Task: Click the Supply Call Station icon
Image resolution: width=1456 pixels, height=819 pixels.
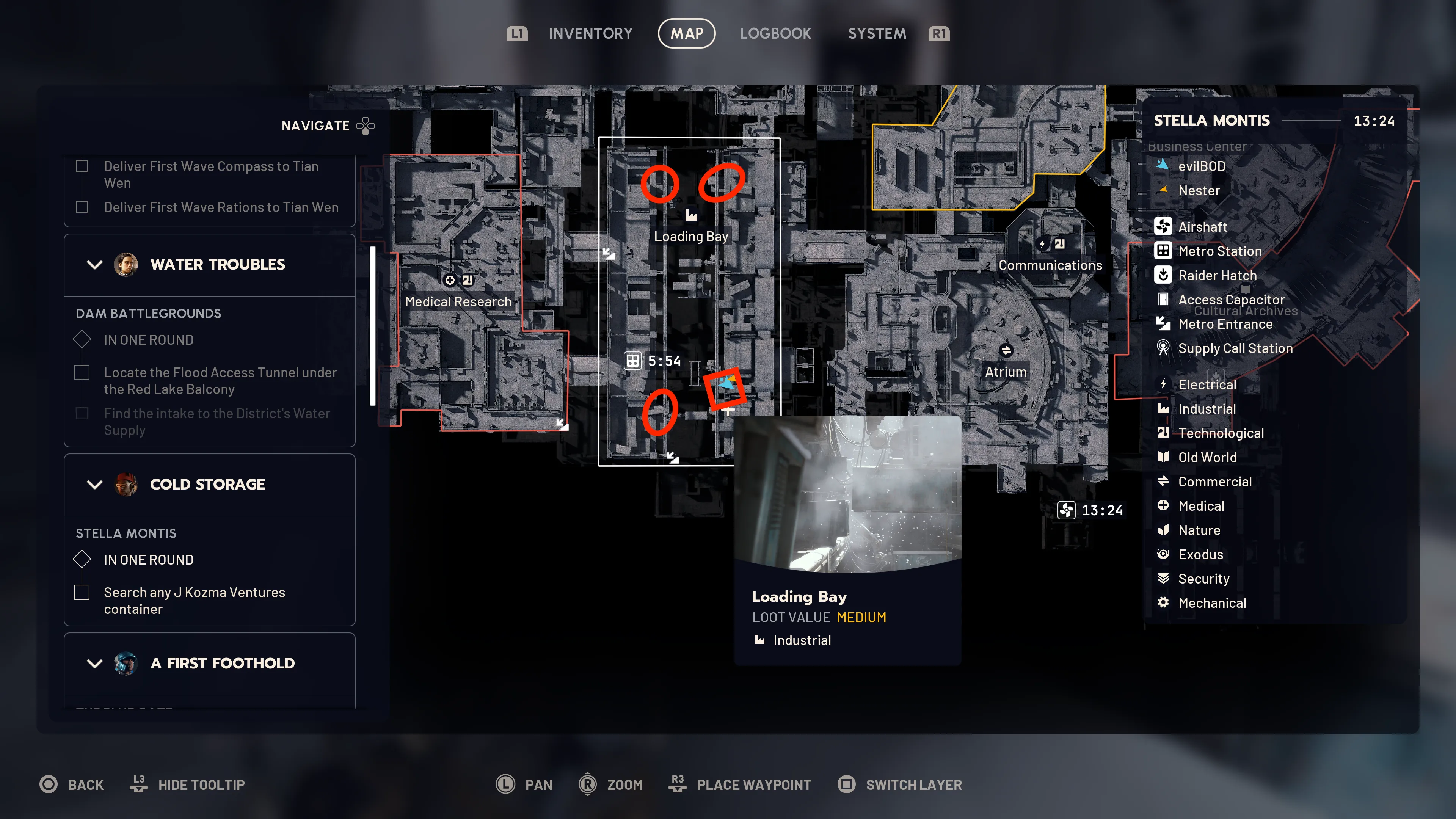Action: [1164, 348]
